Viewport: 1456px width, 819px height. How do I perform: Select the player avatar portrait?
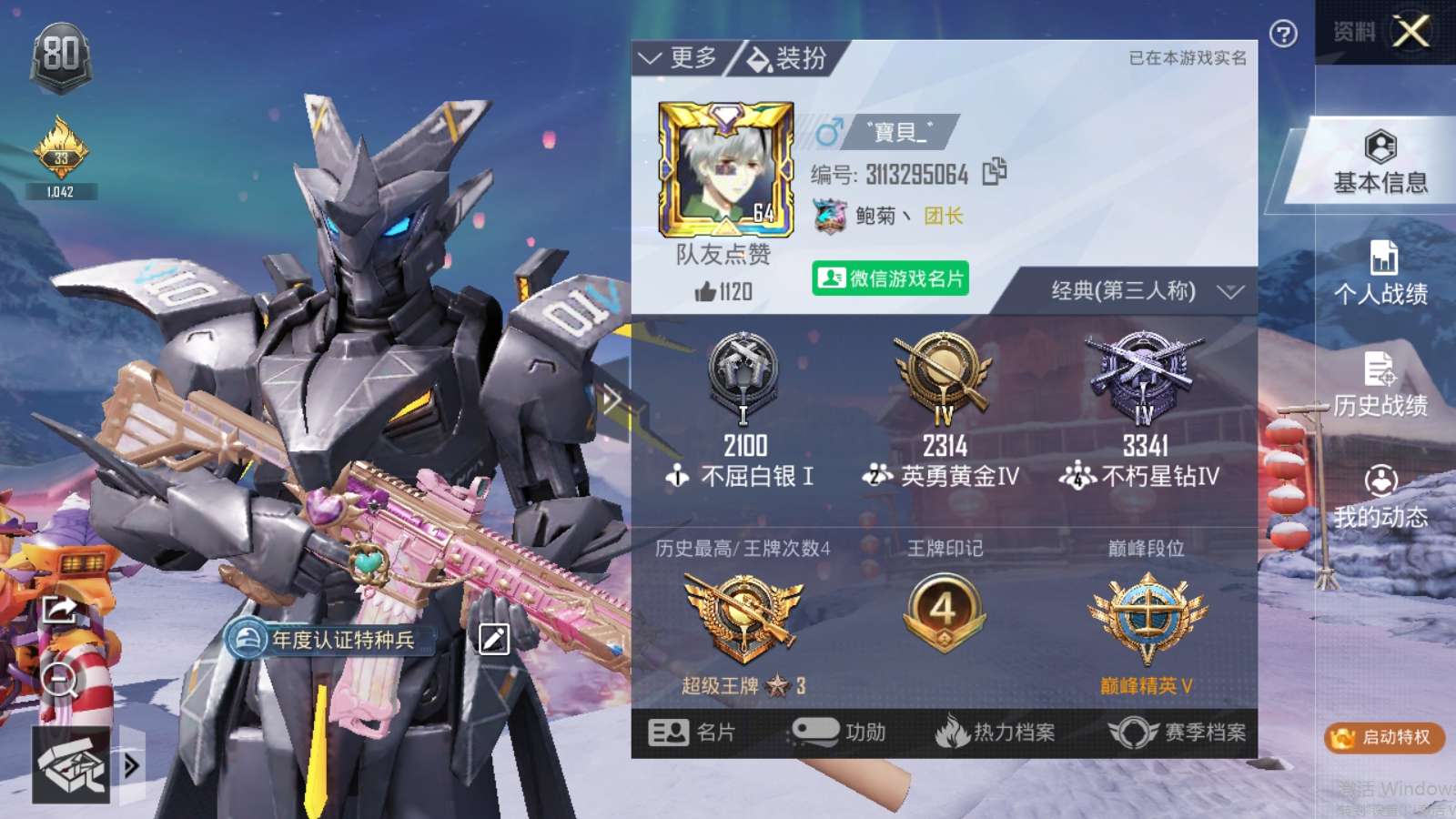coord(725,169)
